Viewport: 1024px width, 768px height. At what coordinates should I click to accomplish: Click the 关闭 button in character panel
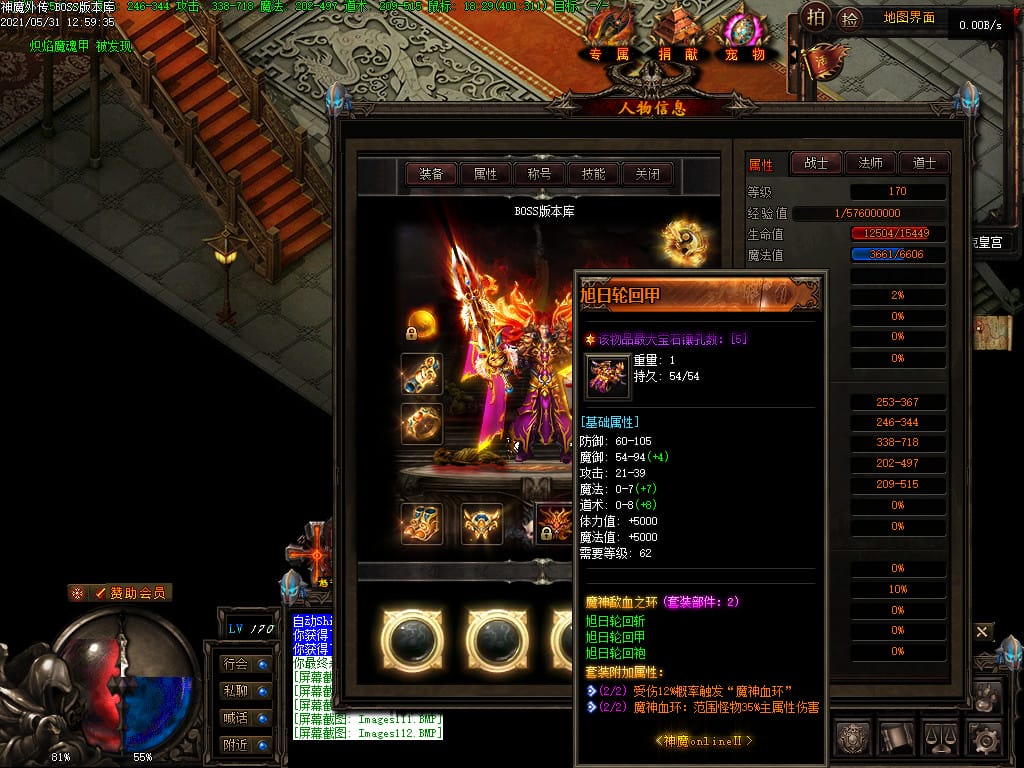[647, 174]
